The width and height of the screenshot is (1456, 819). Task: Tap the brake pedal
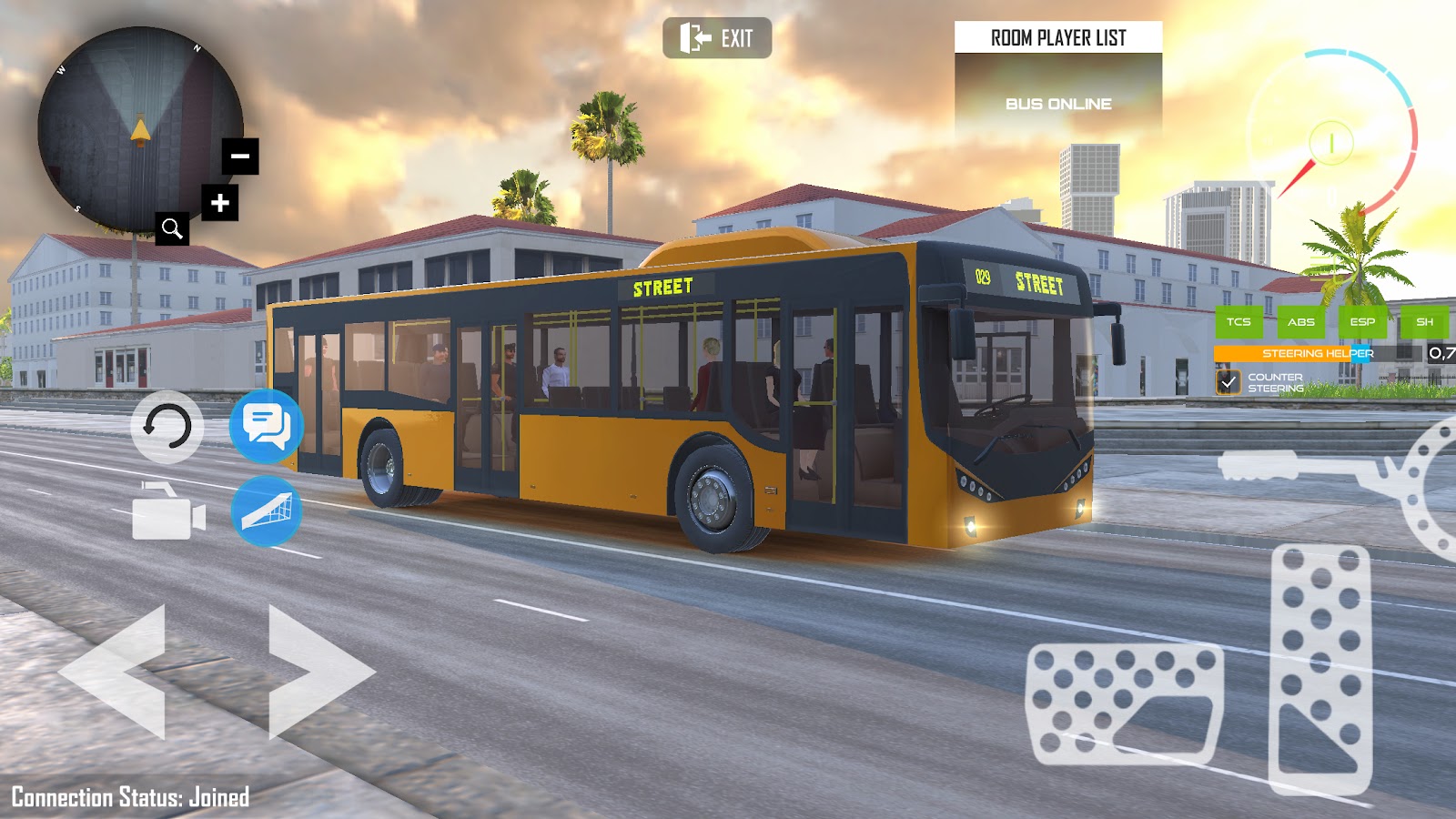(1125, 703)
